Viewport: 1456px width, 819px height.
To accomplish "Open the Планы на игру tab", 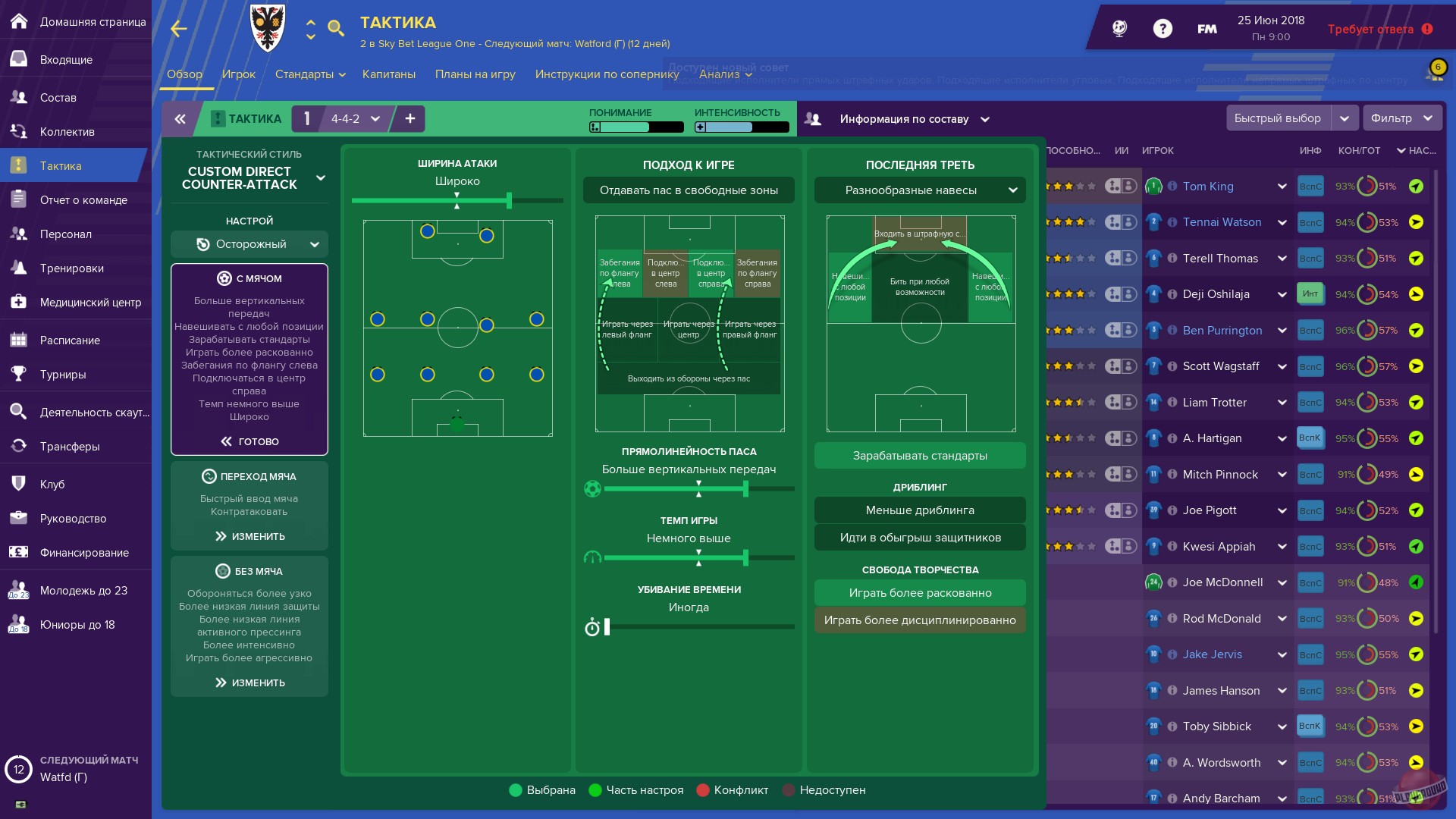I will tap(475, 74).
